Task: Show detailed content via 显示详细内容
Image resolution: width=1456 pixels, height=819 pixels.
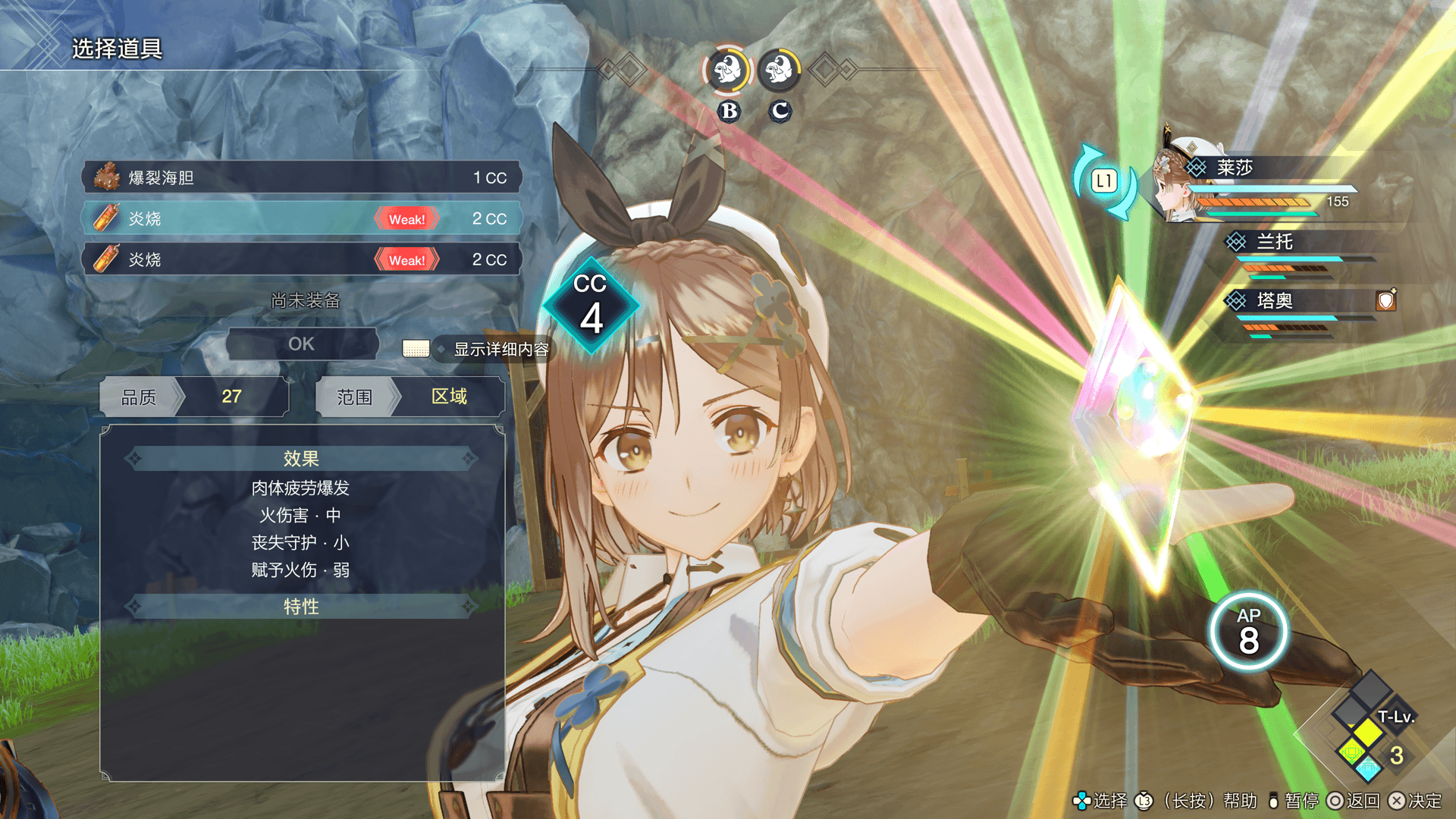Action: (x=500, y=350)
